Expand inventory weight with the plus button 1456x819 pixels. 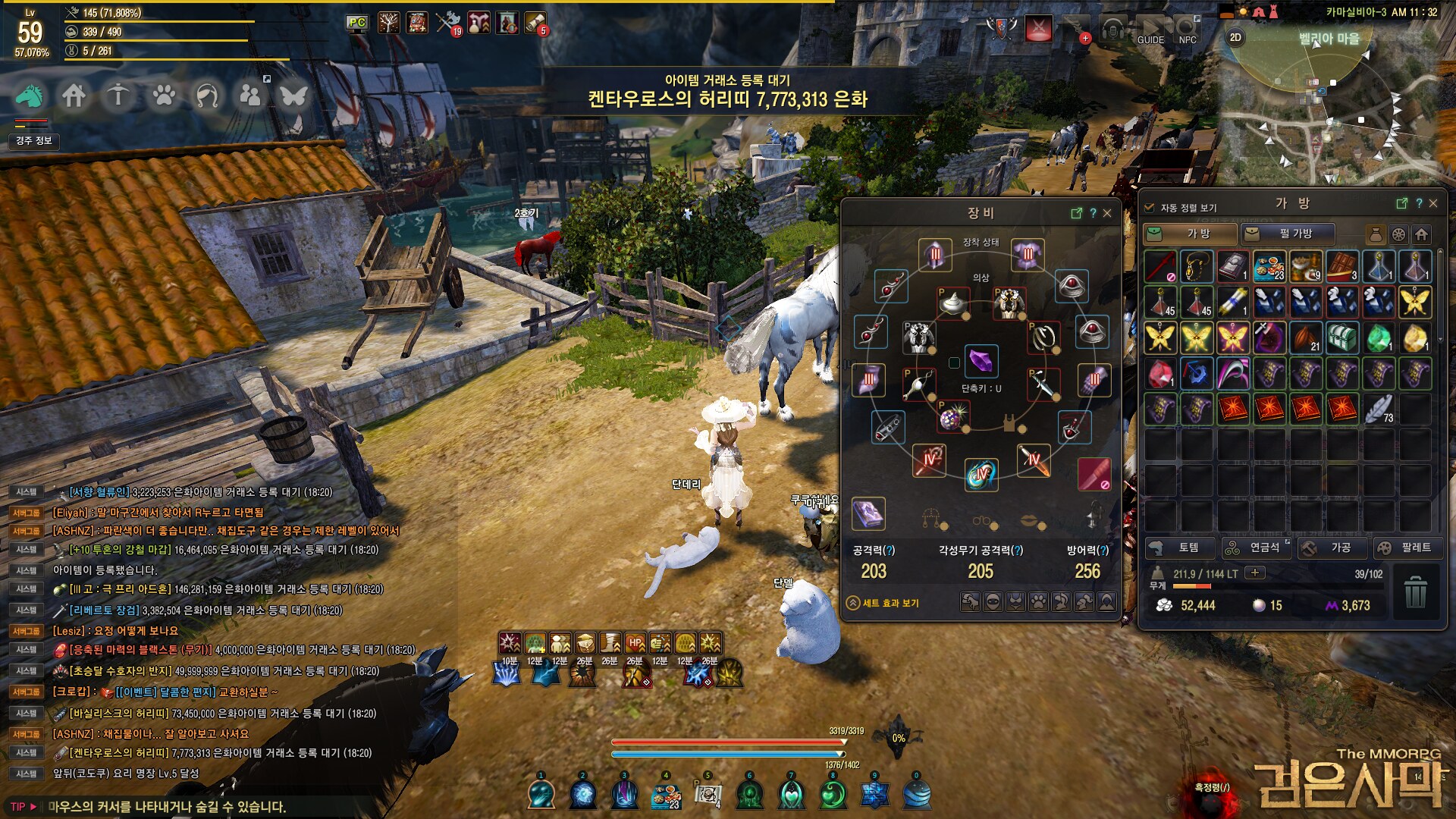click(1255, 573)
